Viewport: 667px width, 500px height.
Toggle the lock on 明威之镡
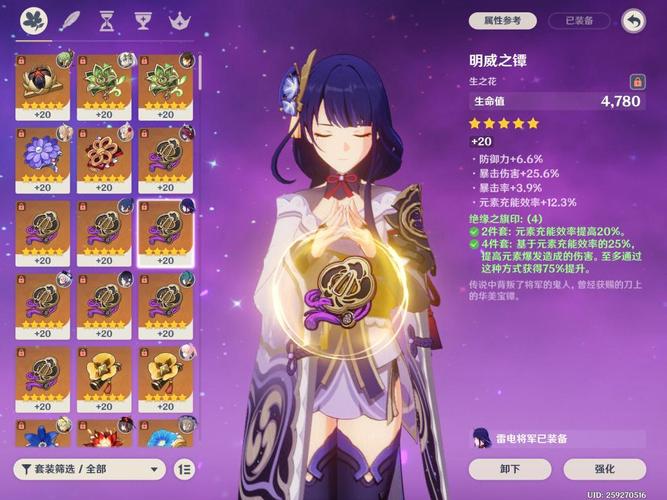pyautogui.click(x=636, y=81)
